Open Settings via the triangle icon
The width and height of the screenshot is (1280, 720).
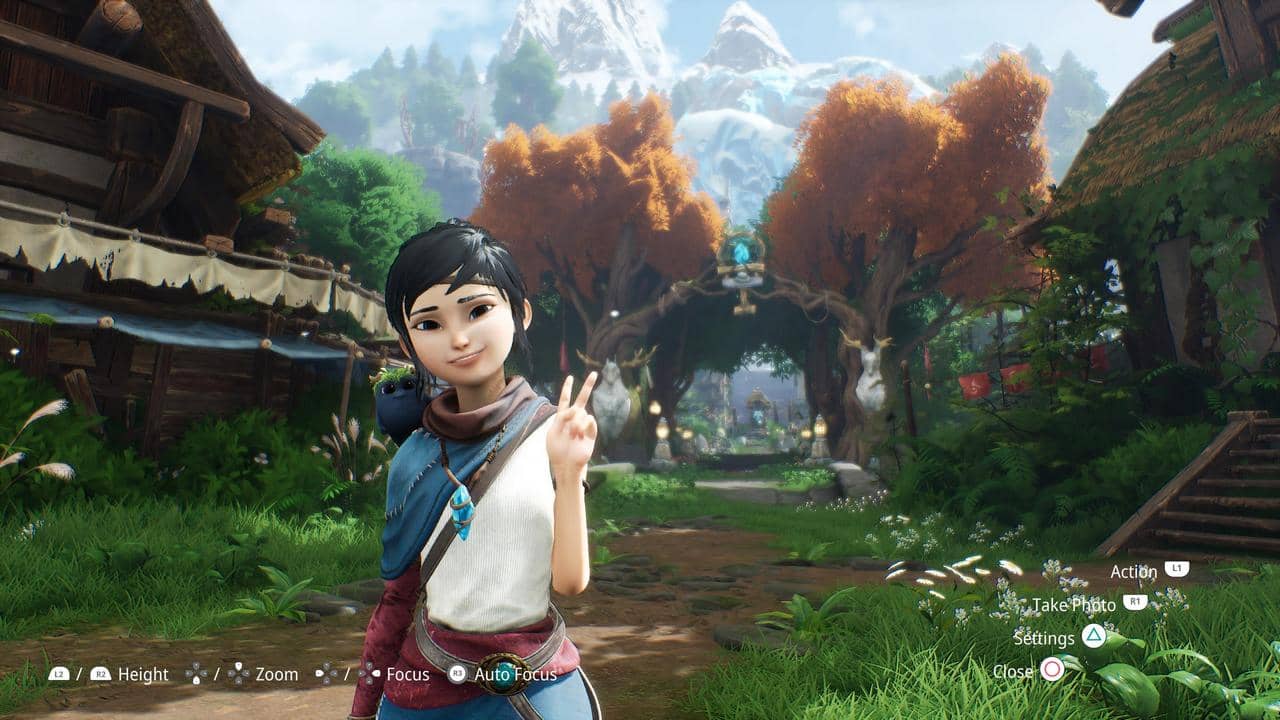tap(1093, 638)
